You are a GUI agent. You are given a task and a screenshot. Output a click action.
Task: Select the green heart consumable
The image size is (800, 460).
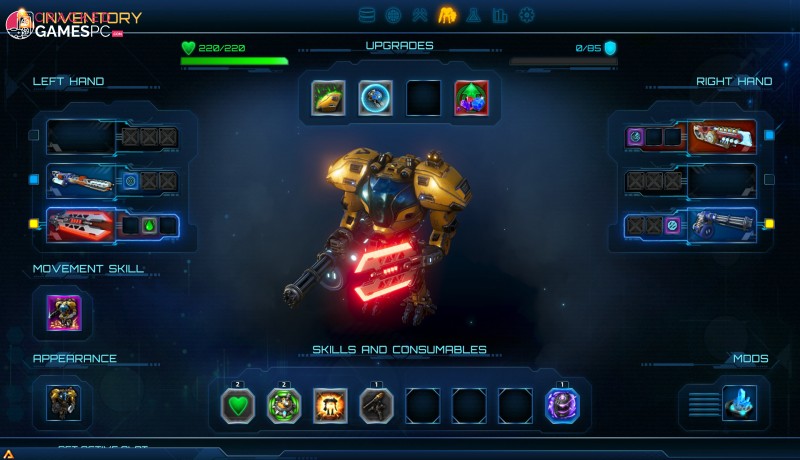pyautogui.click(x=238, y=405)
